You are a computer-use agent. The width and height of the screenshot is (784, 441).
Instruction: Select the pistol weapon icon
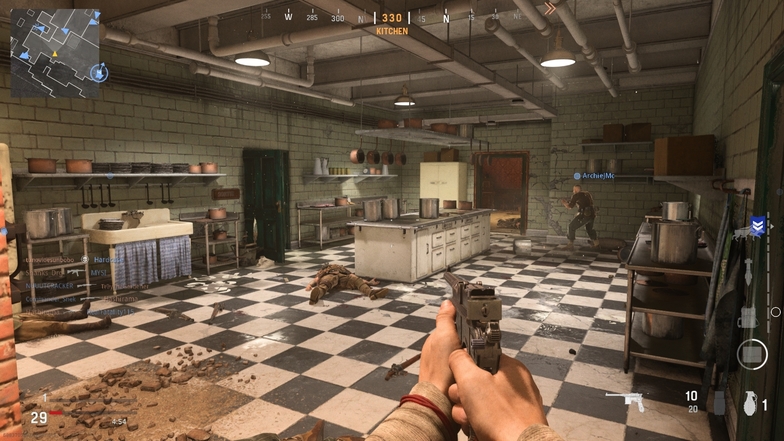point(629,401)
